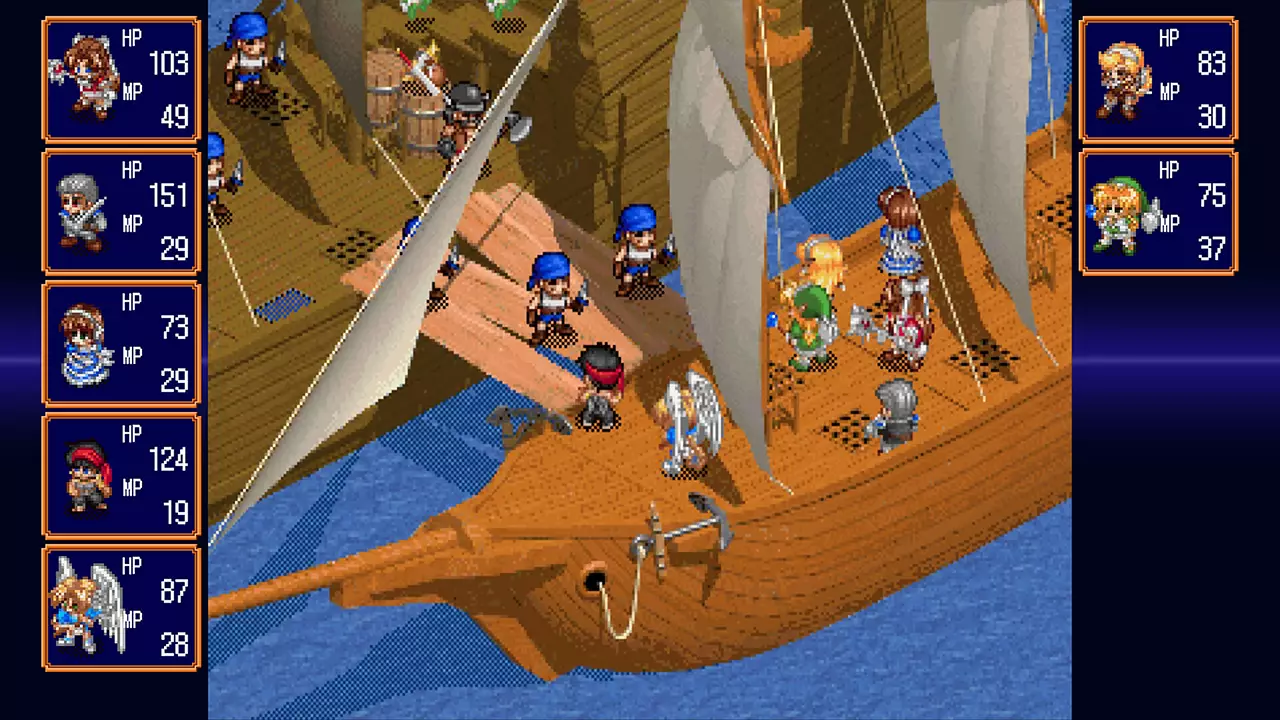Open the winged character's status panel
This screenshot has height=720, width=1280.
pos(121,608)
